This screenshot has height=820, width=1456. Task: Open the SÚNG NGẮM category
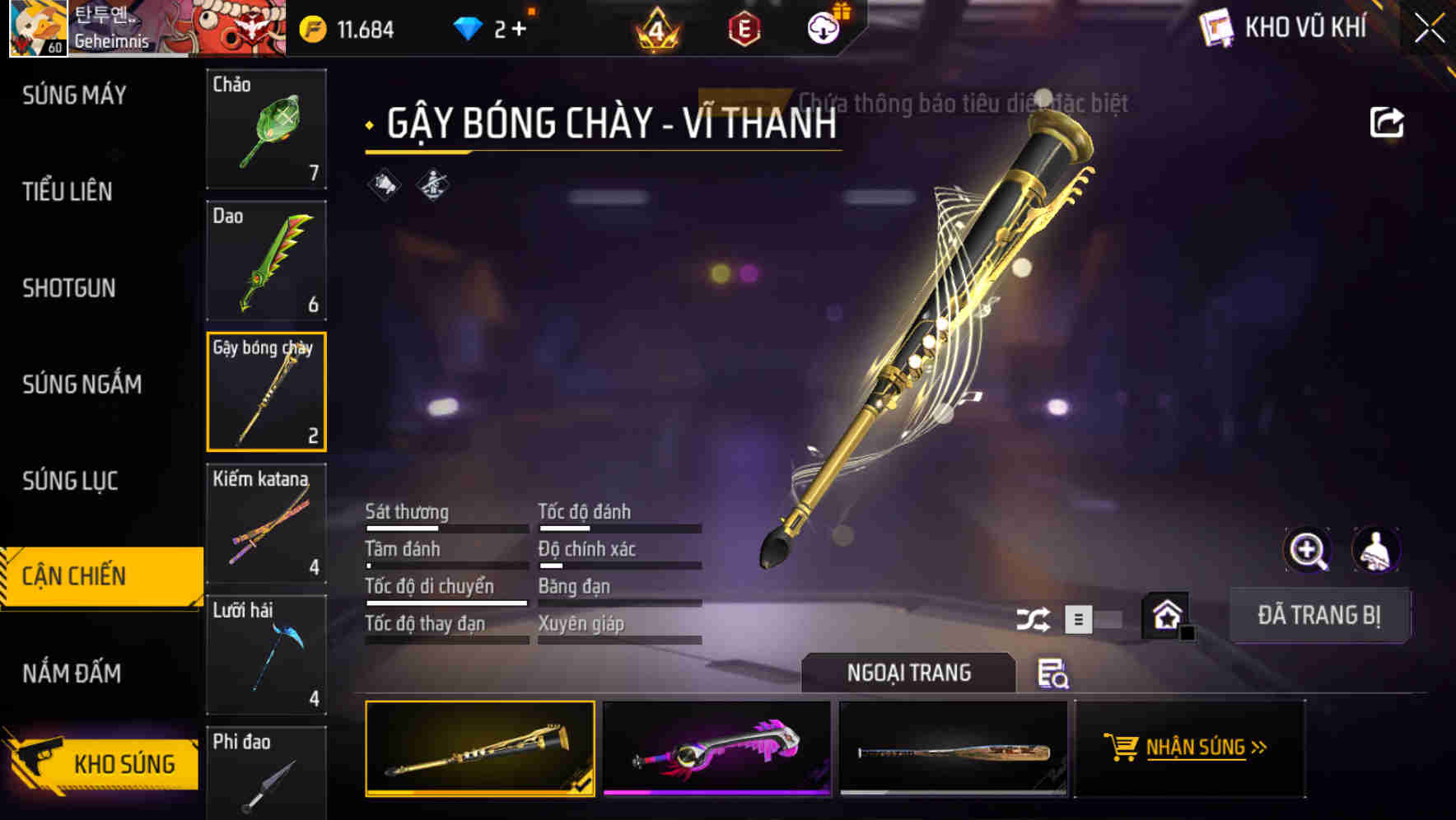tap(79, 384)
